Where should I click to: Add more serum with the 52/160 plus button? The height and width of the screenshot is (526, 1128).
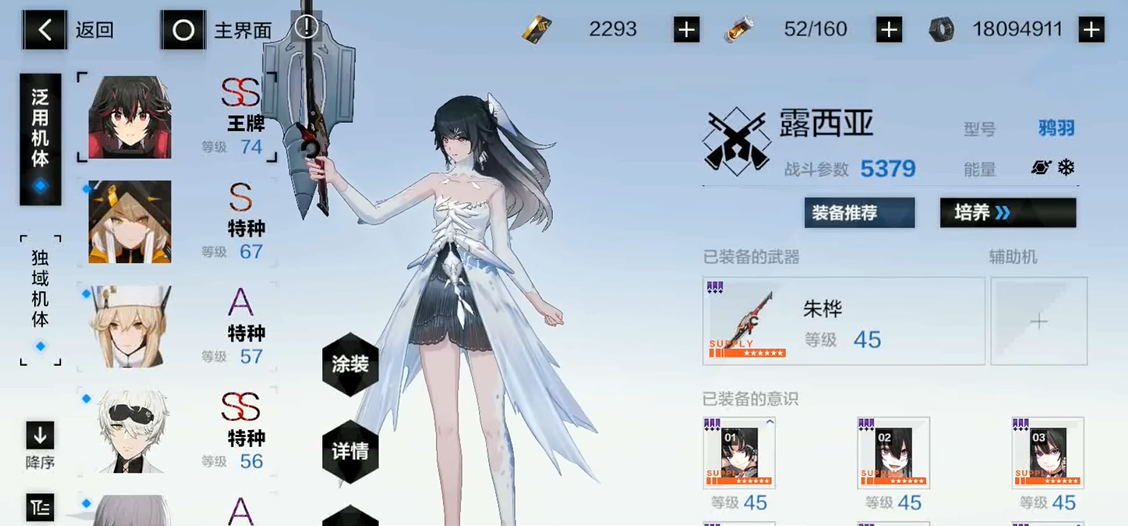[x=888, y=30]
